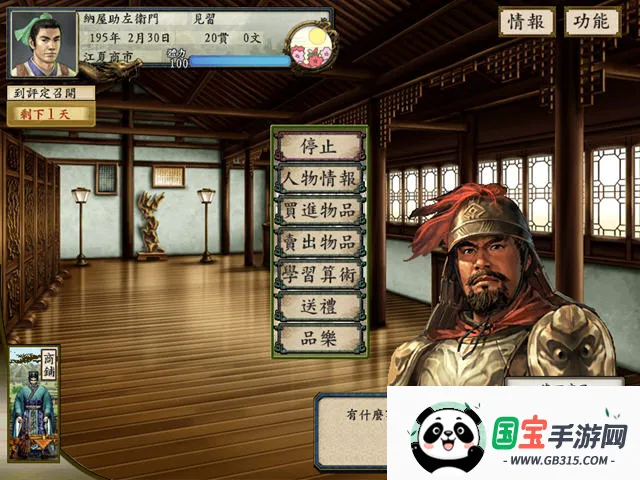Screen dimensions: 640x480
Task: Open the 功能 functions menu
Action: [x=592, y=22]
